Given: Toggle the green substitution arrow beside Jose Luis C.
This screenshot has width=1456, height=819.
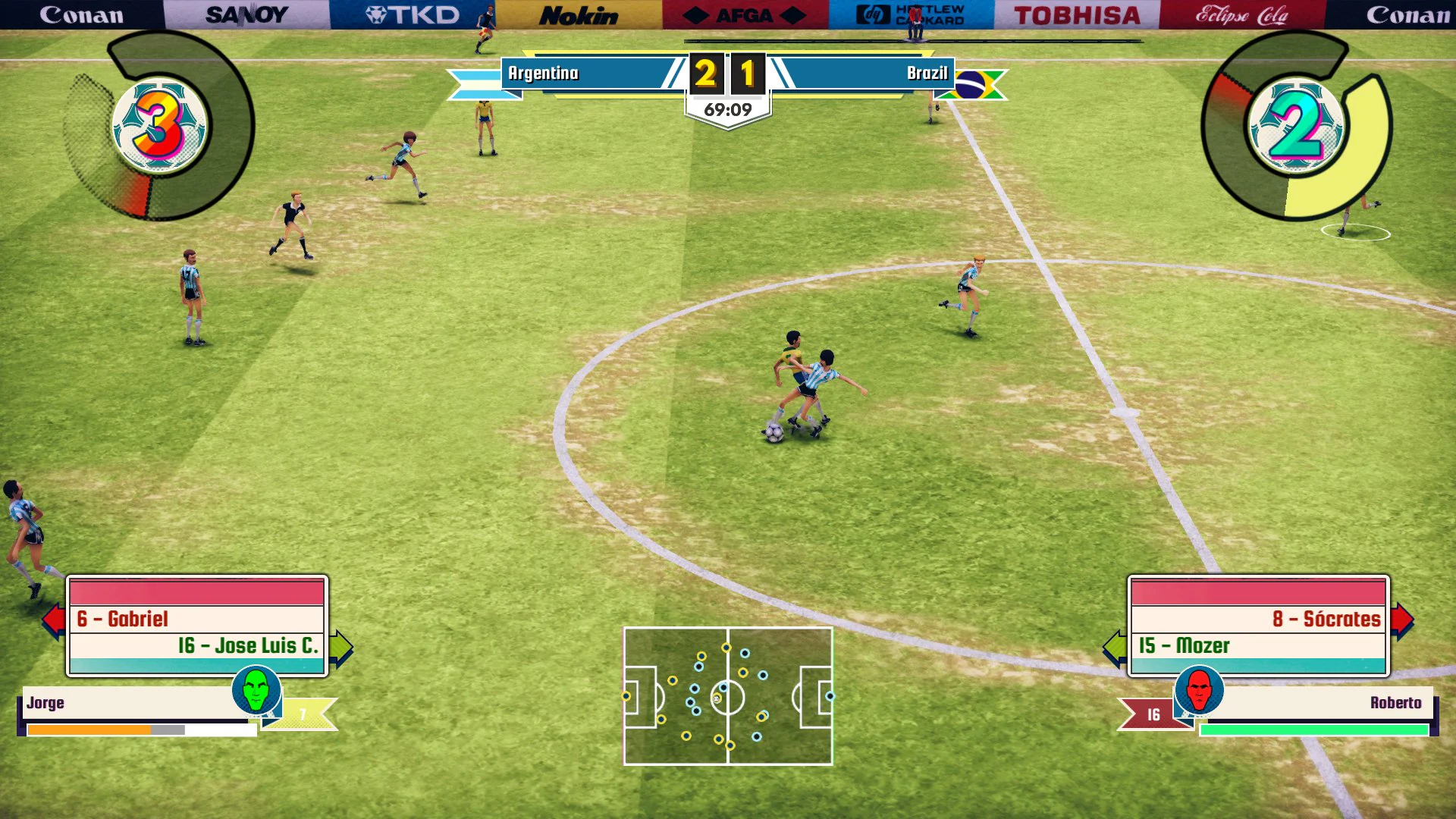Looking at the screenshot, I should coord(340,648).
